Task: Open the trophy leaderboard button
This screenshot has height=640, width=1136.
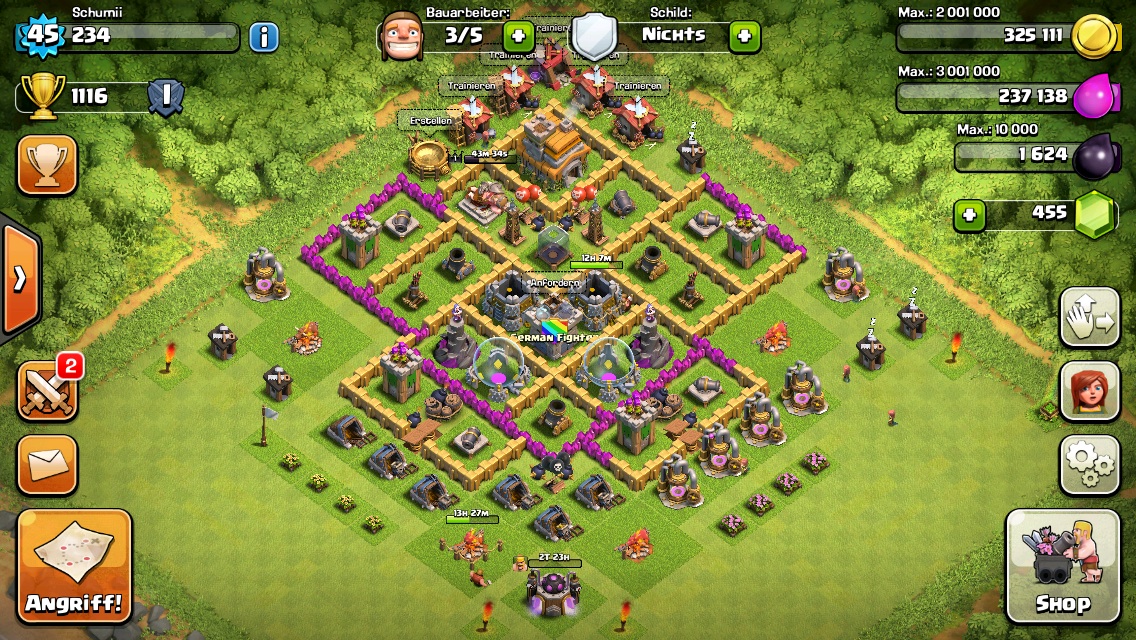Action: [x=47, y=165]
